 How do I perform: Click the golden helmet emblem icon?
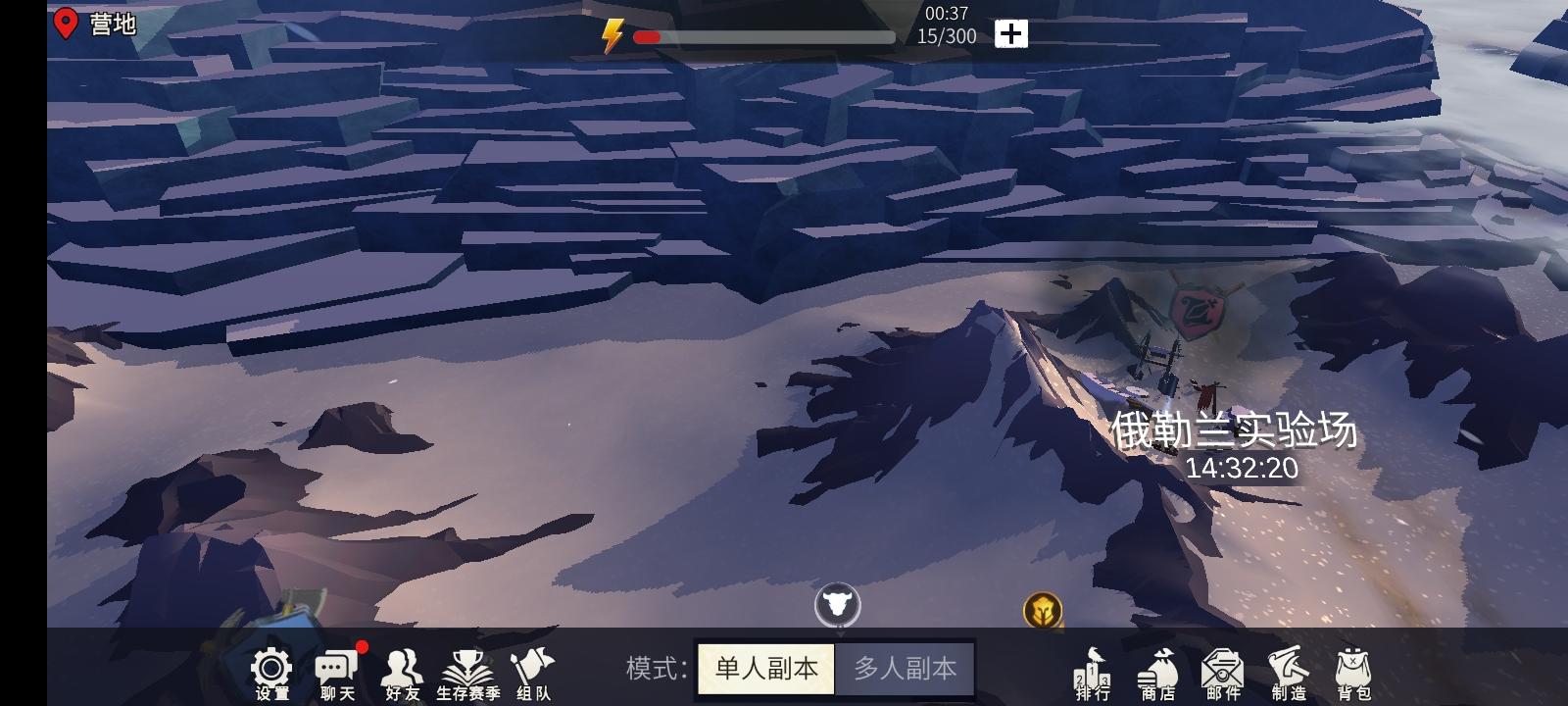[x=1045, y=610]
